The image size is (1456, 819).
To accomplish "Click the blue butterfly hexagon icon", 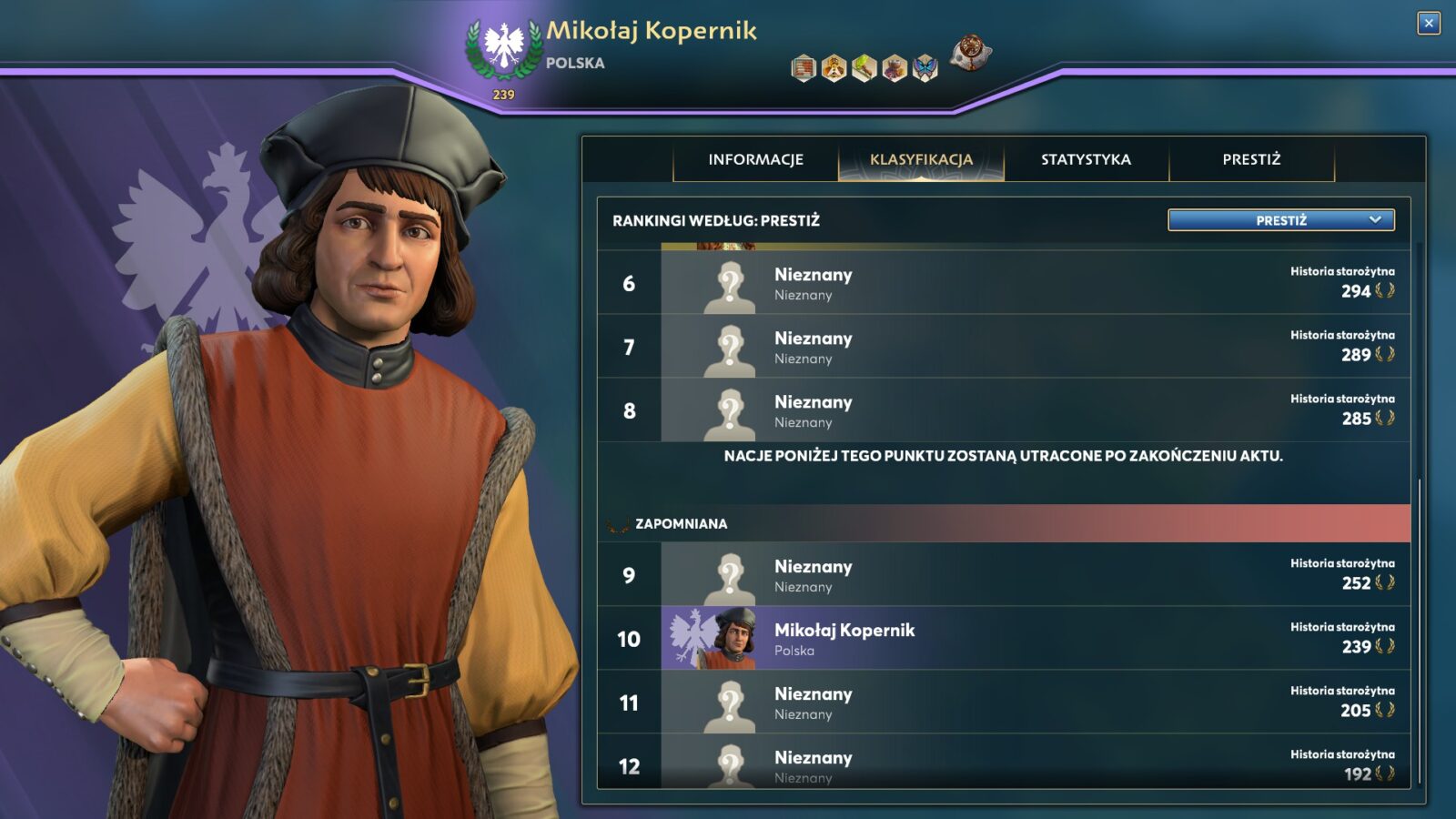I will pyautogui.click(x=925, y=68).
